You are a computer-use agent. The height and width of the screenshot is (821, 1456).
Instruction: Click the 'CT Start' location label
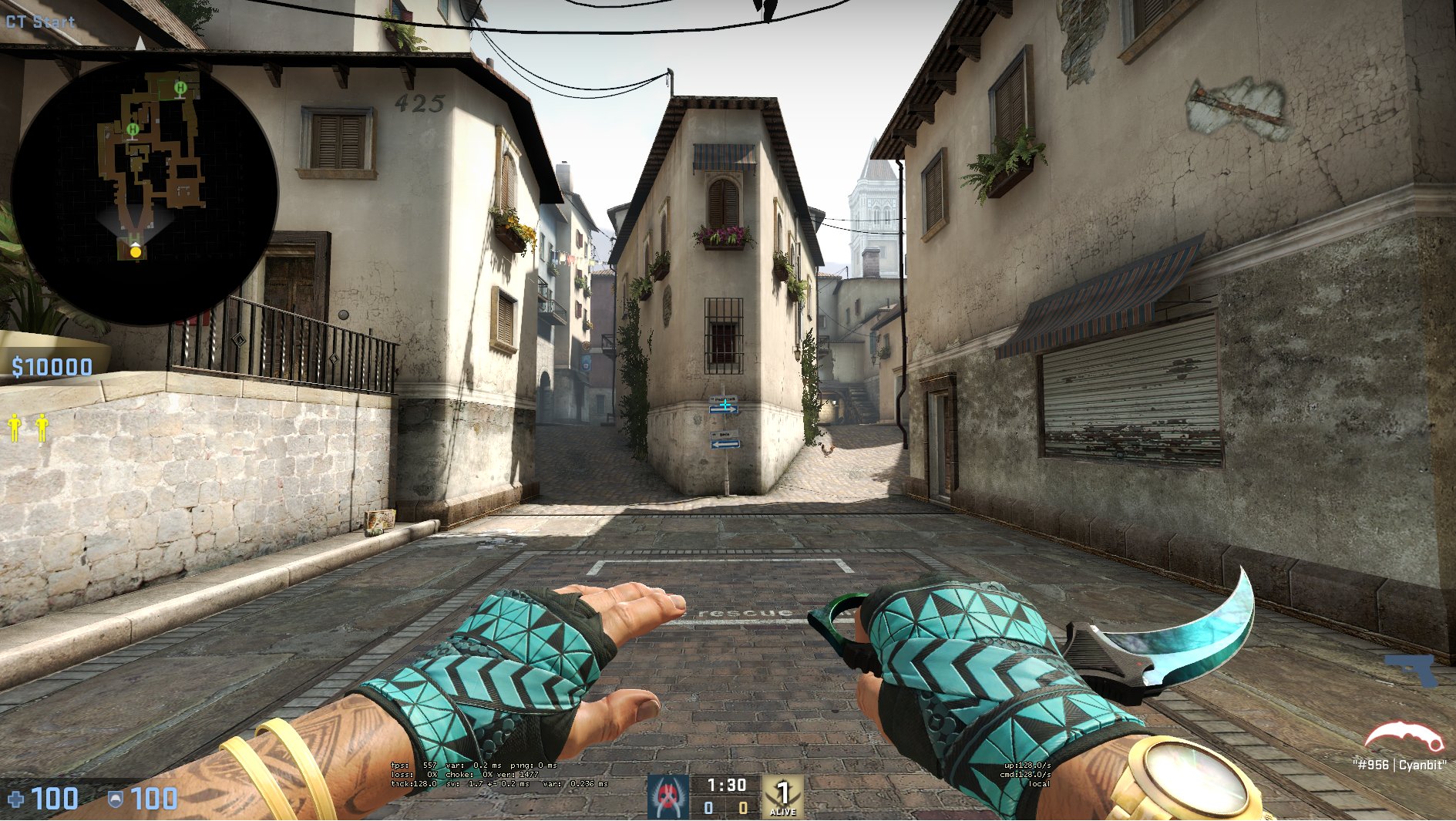[39, 22]
